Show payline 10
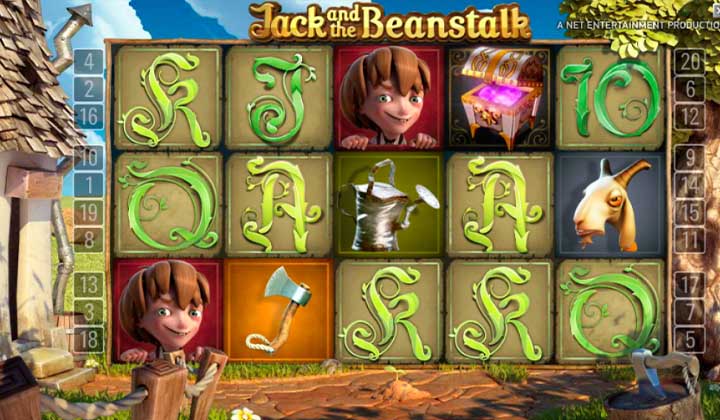 click(x=89, y=157)
